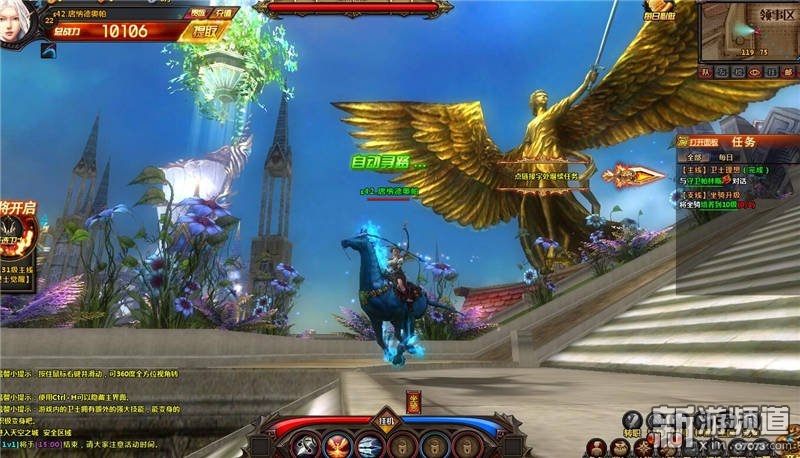This screenshot has height=458, width=800.
Task: Click the 队 team button under minimap
Action: (x=707, y=72)
